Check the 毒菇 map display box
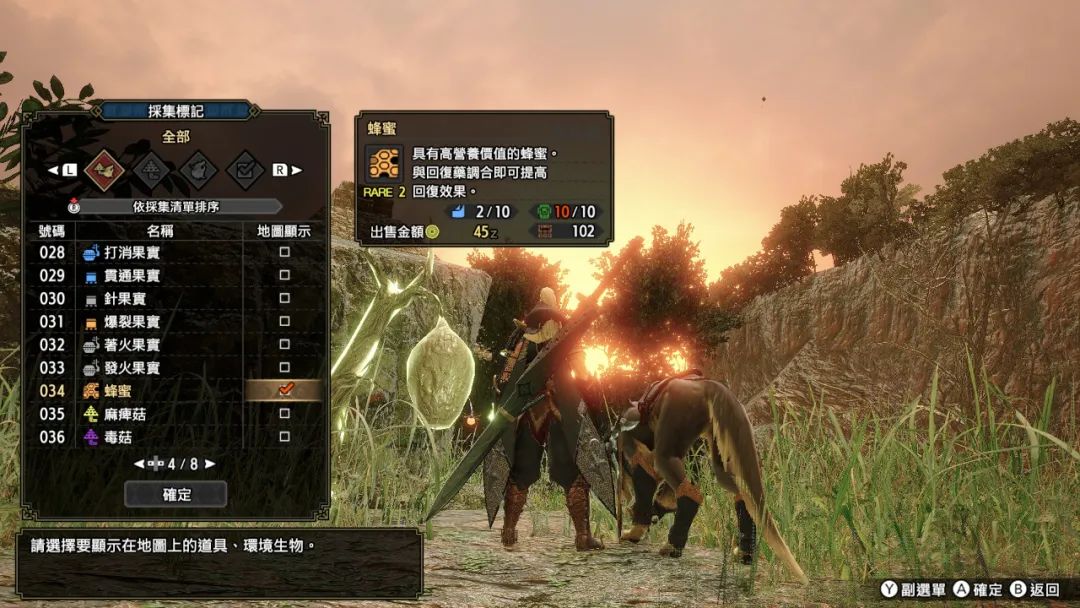The height and width of the screenshot is (608, 1080). click(x=284, y=437)
